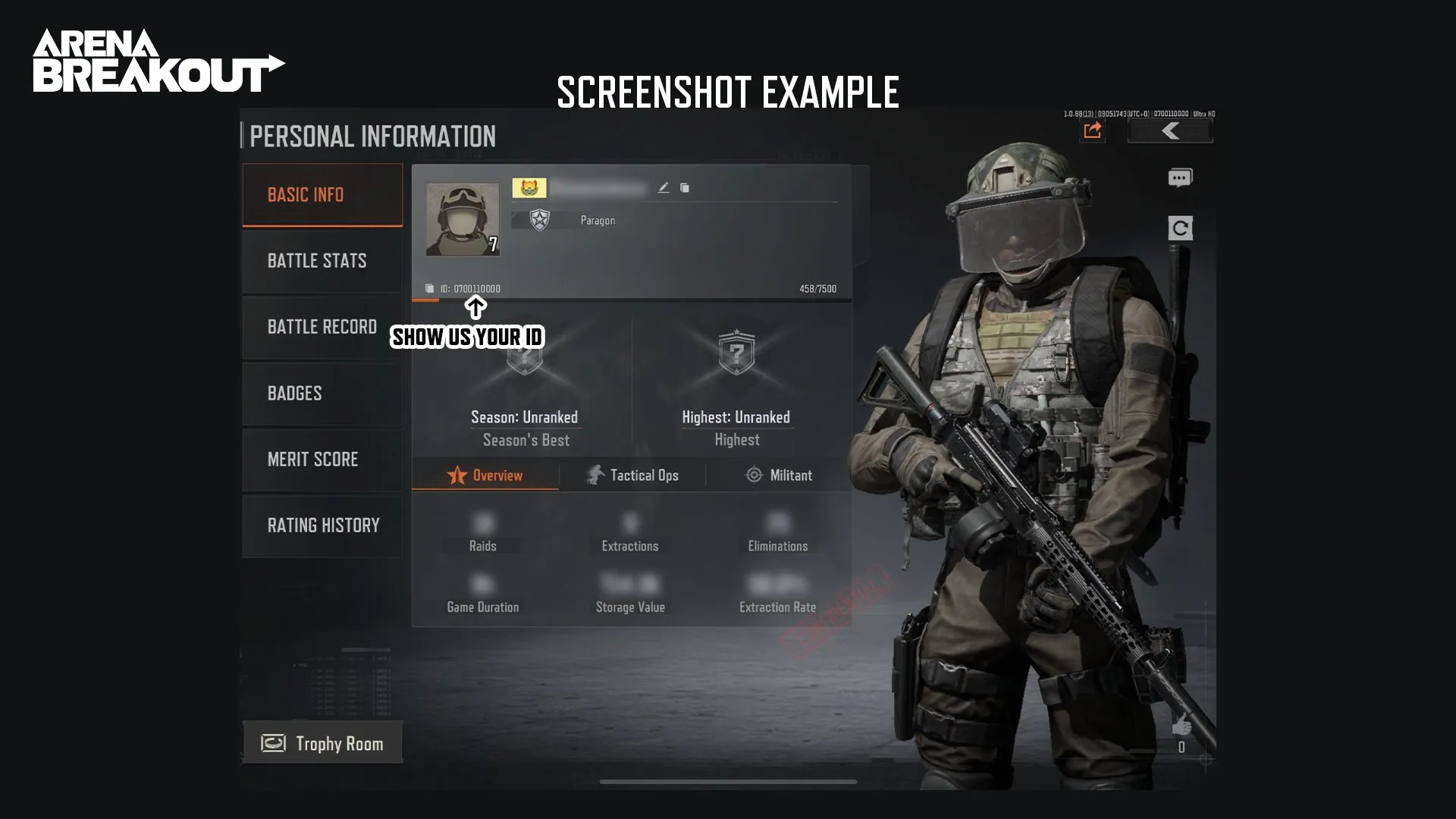Edit the player name with pencil icon
The image size is (1456, 819).
[664, 188]
